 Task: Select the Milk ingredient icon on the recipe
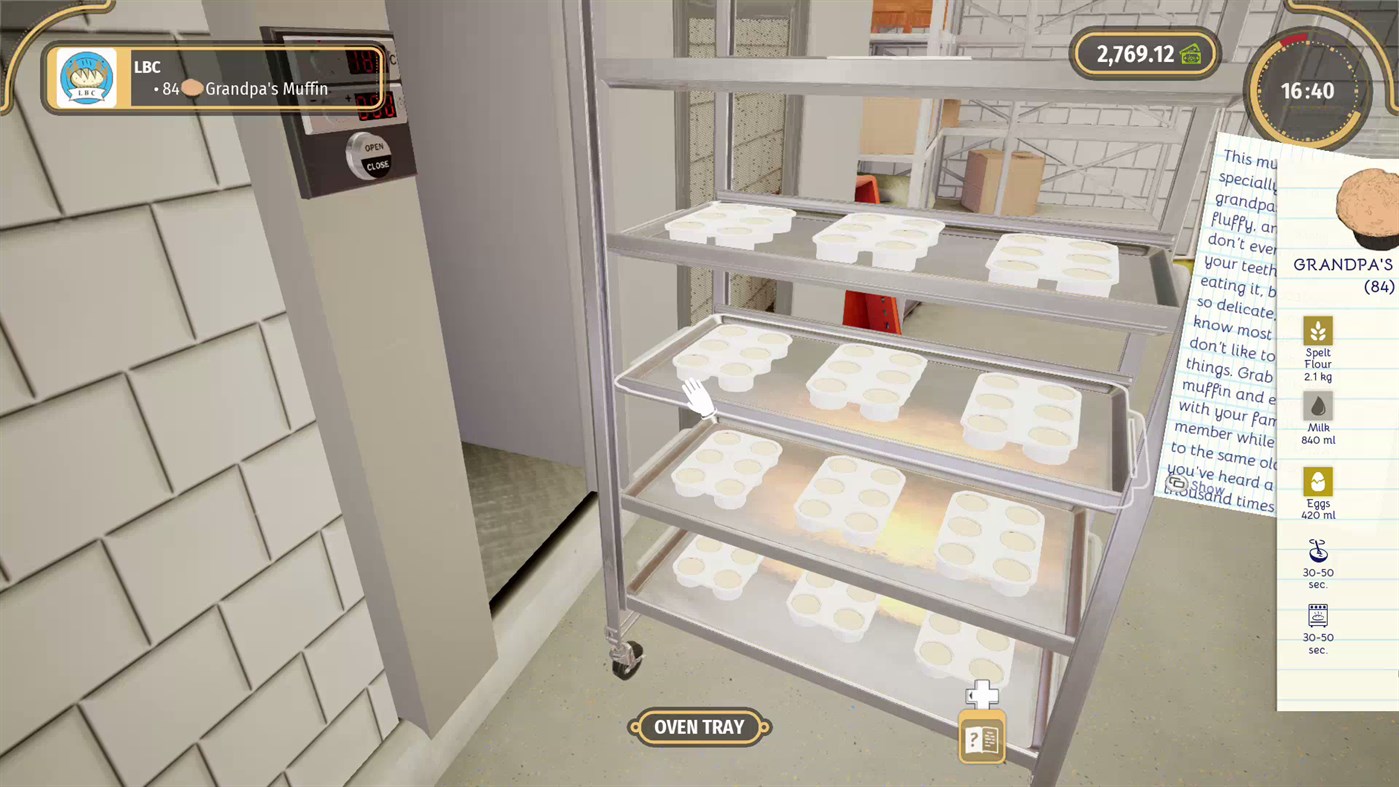coord(1317,403)
